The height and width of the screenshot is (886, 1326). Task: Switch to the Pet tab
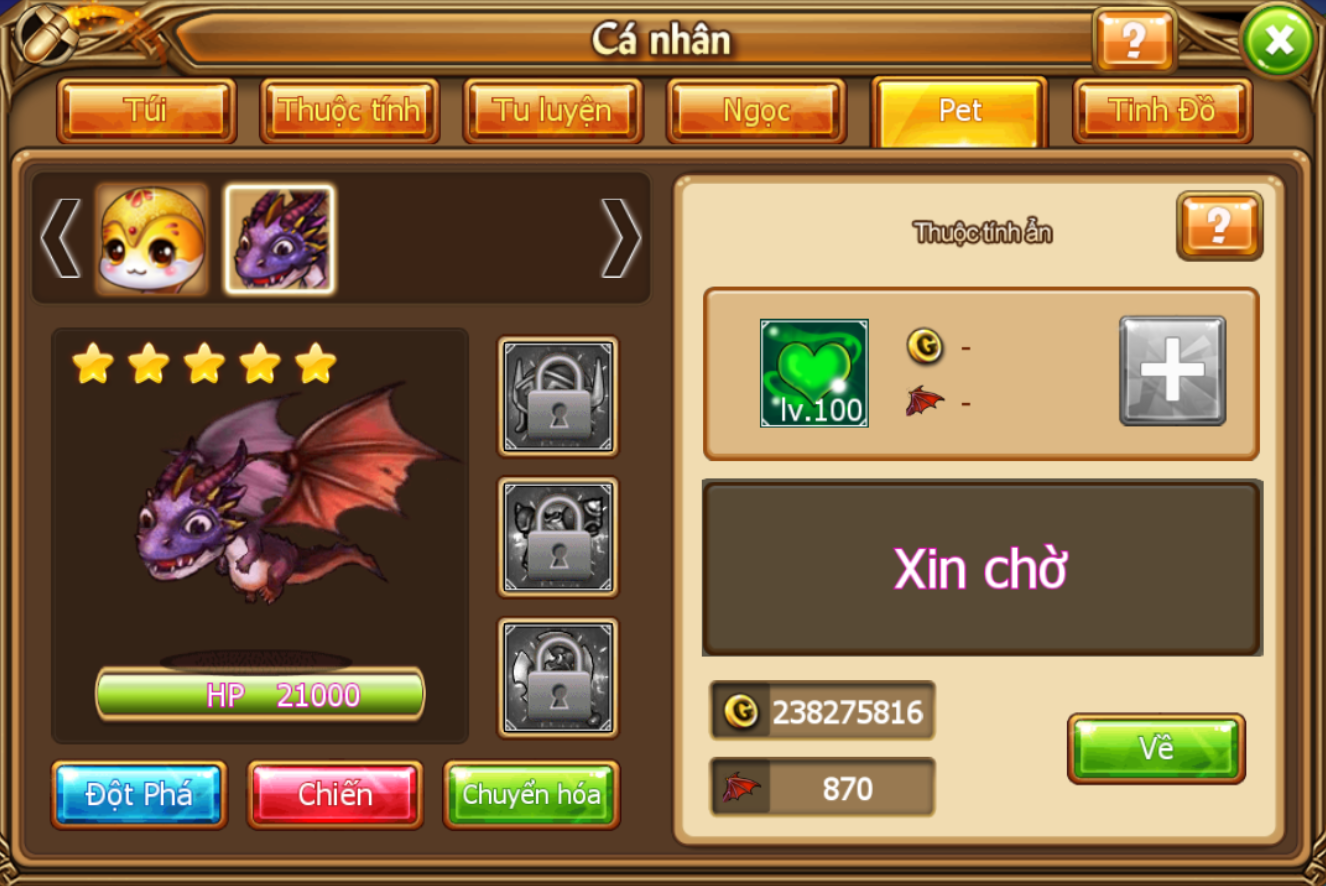pos(959,110)
